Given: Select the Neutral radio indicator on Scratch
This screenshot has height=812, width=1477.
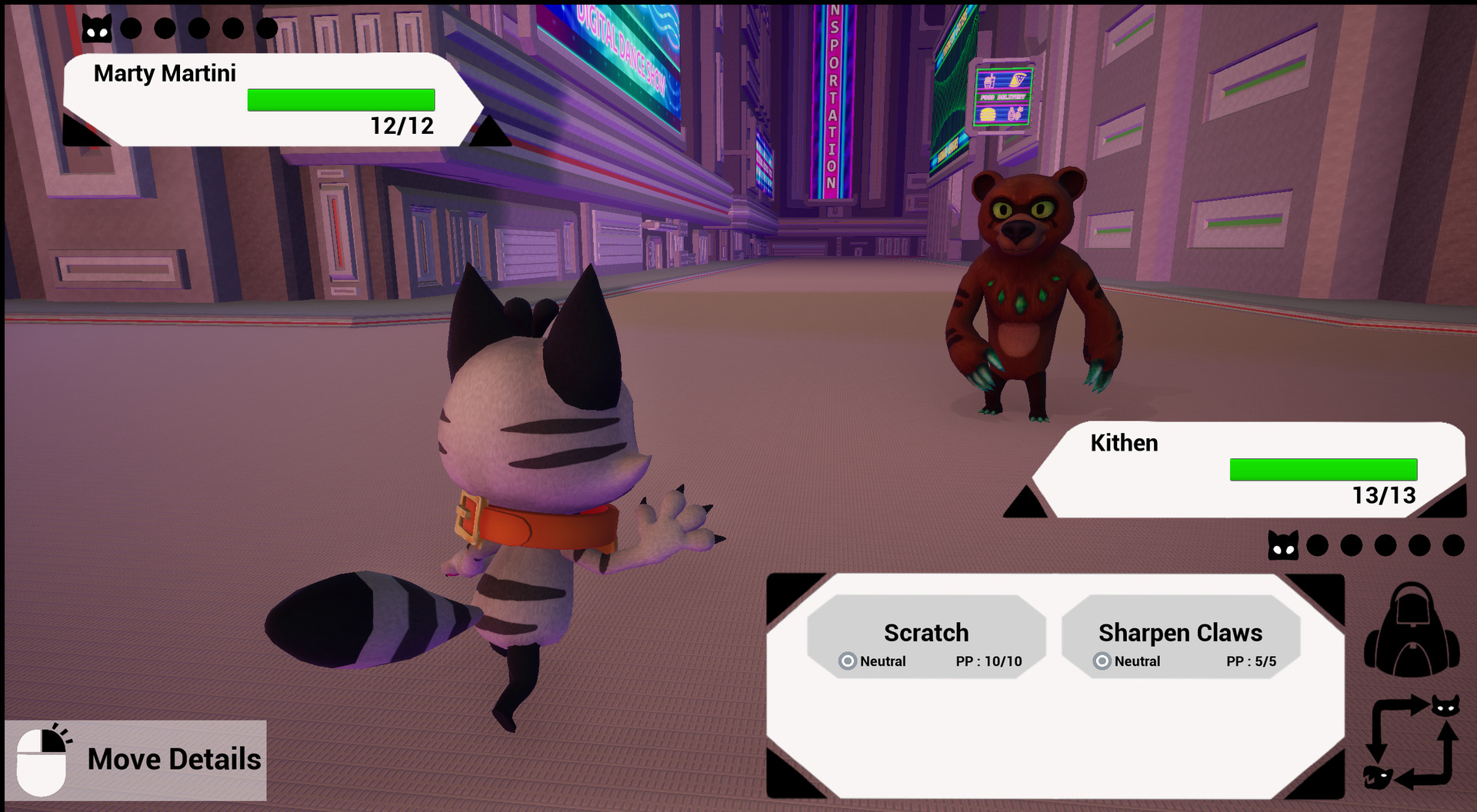Looking at the screenshot, I should pos(846,661).
